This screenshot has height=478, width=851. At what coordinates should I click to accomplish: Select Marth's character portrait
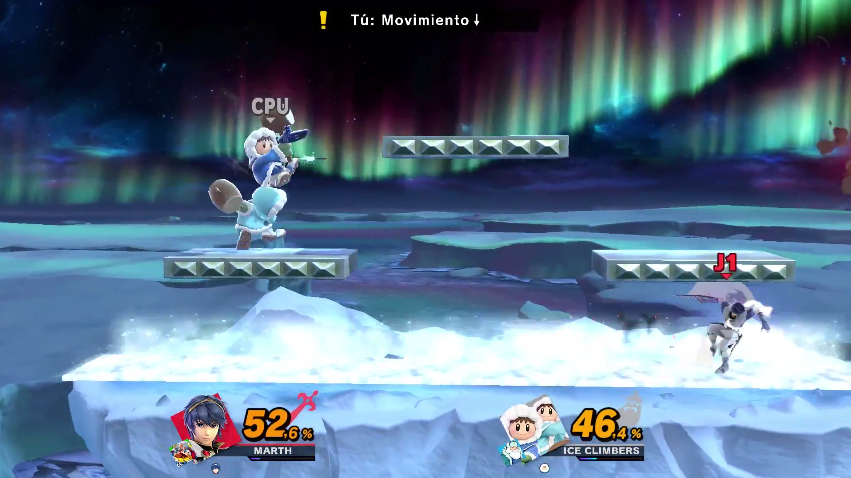(x=210, y=427)
